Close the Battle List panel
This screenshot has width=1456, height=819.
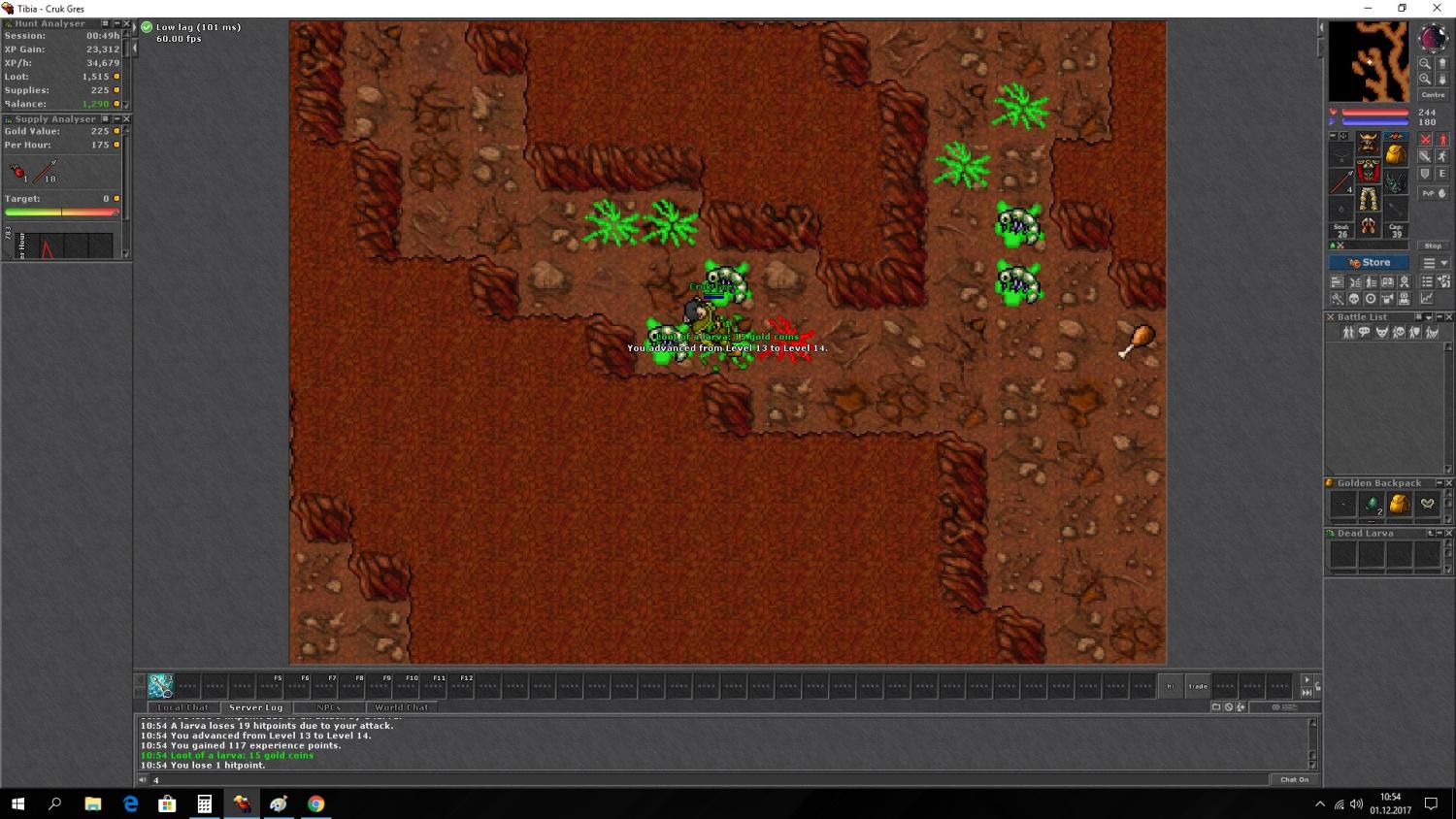click(x=1449, y=317)
